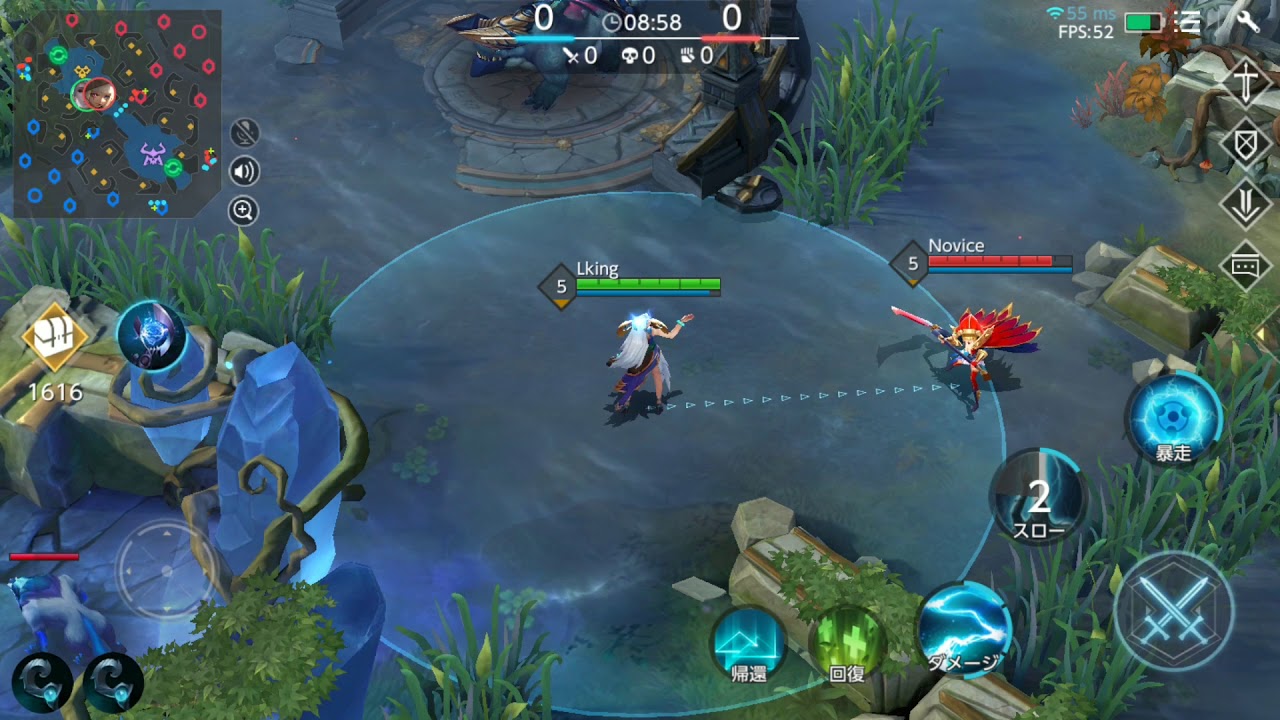Select the sword attack signal diamond
The height and width of the screenshot is (720, 1280).
click(x=1246, y=84)
